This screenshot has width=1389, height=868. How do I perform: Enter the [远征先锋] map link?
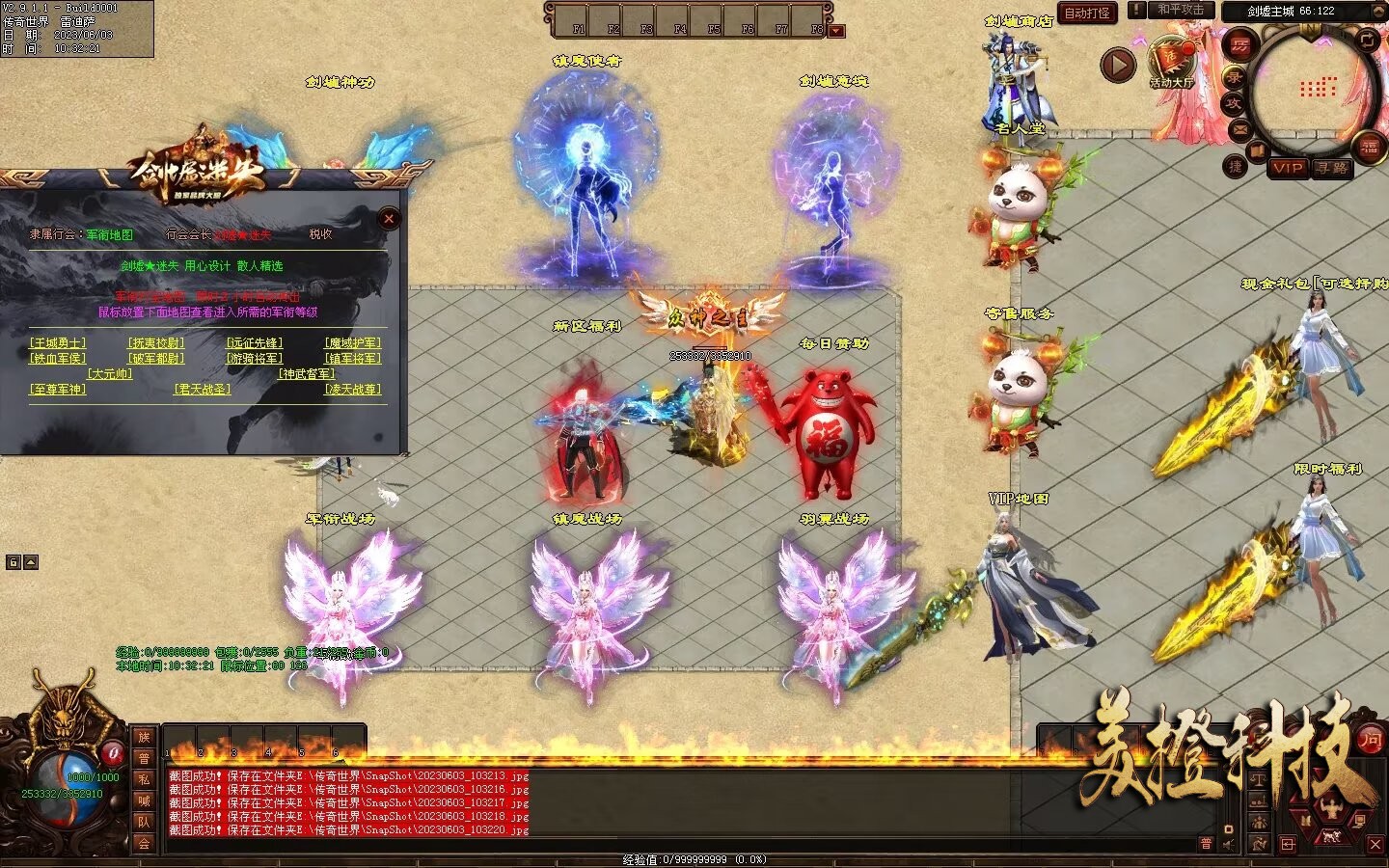(255, 343)
